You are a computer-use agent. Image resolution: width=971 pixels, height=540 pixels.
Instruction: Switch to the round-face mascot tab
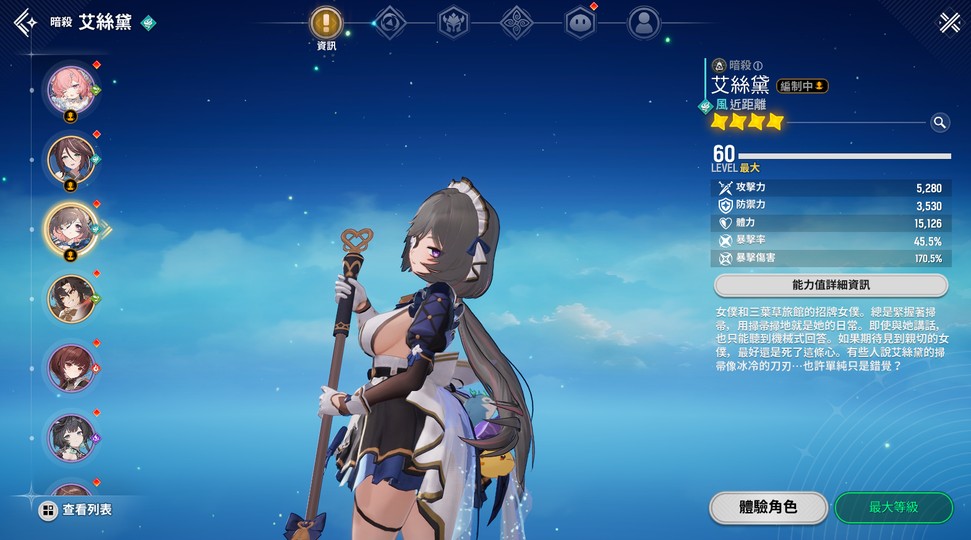tap(580, 22)
